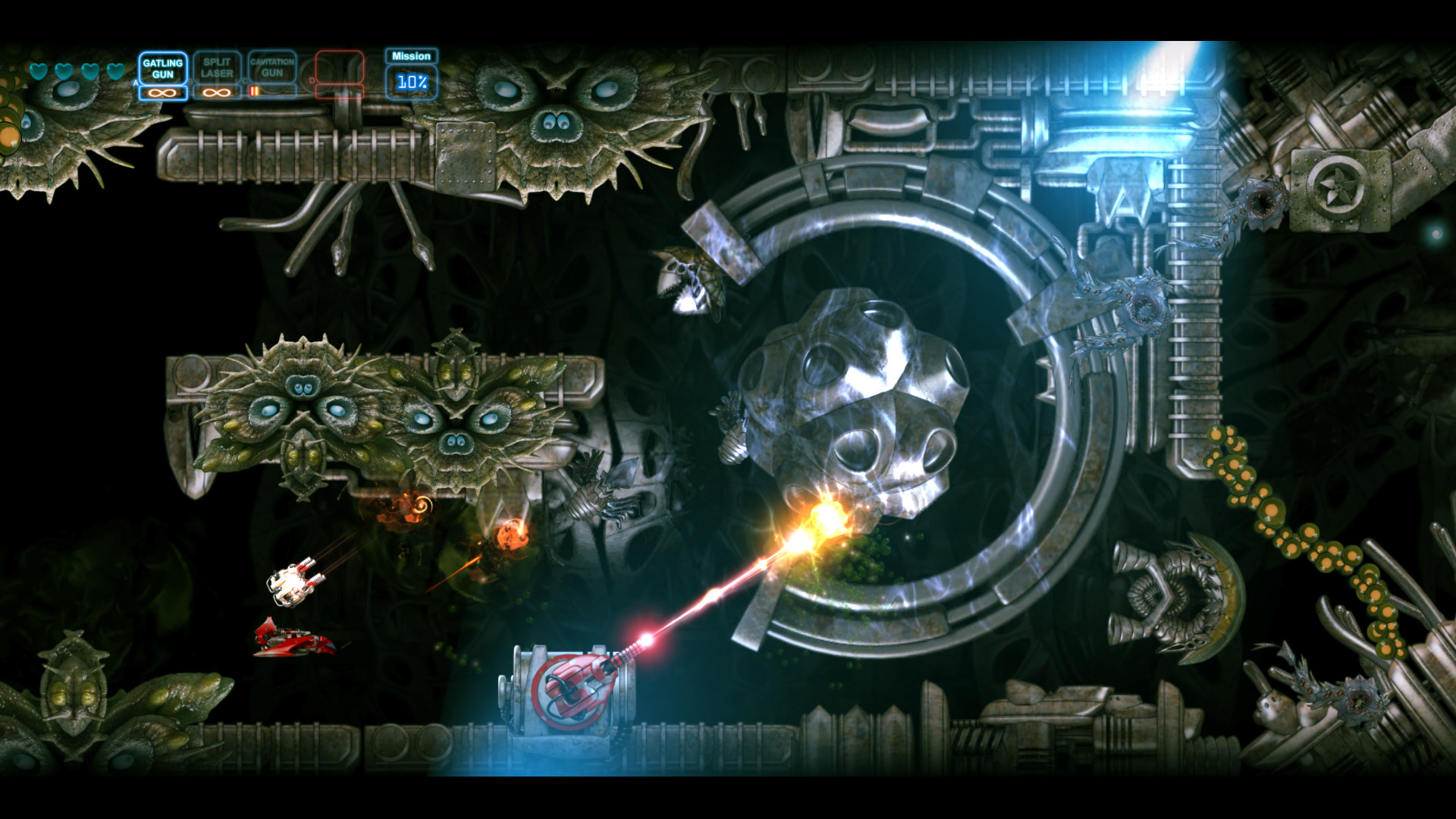1456x819 pixels.
Task: Expand the Mission progress panel
Action: [x=409, y=72]
